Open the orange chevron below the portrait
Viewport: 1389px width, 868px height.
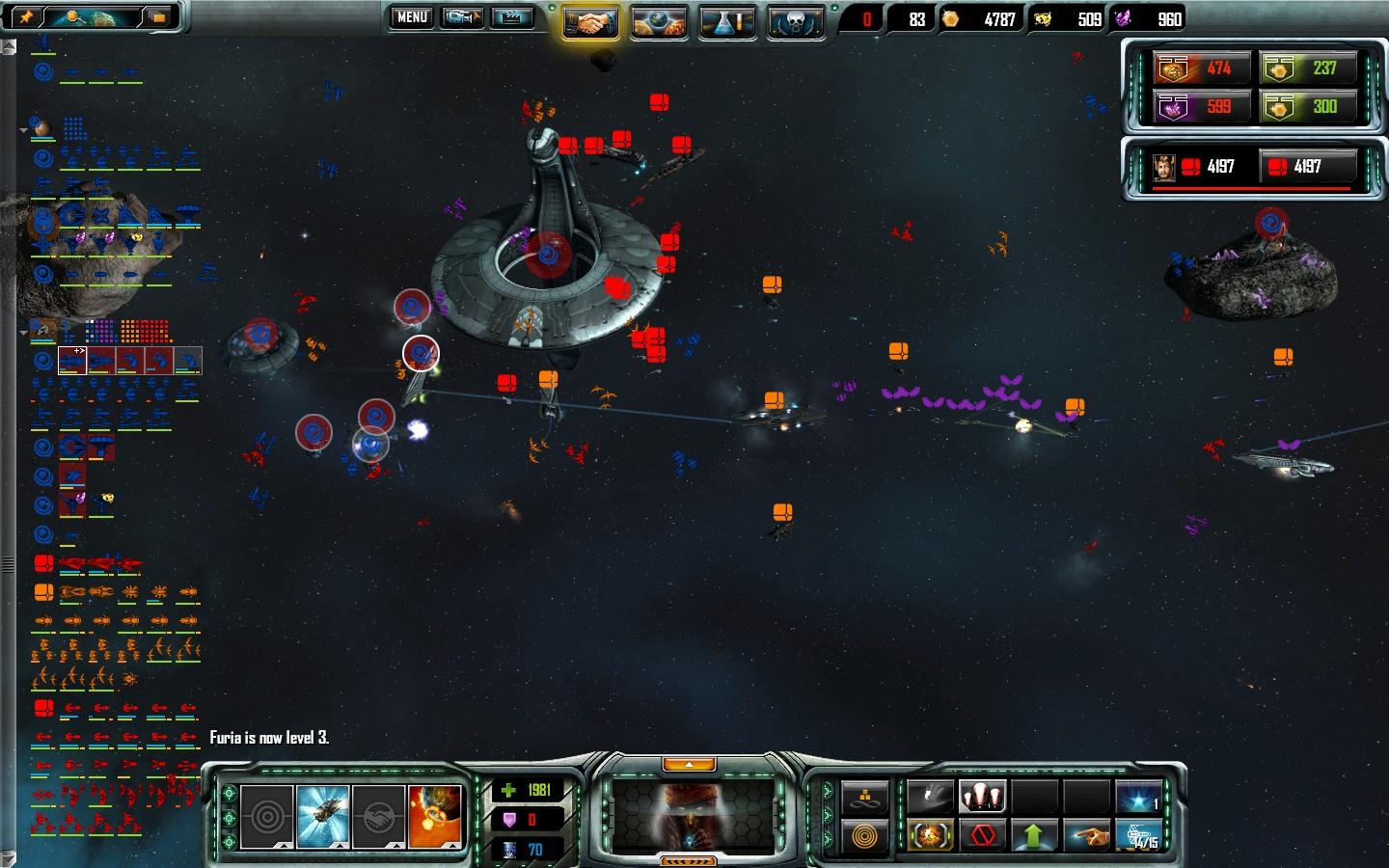[690, 861]
